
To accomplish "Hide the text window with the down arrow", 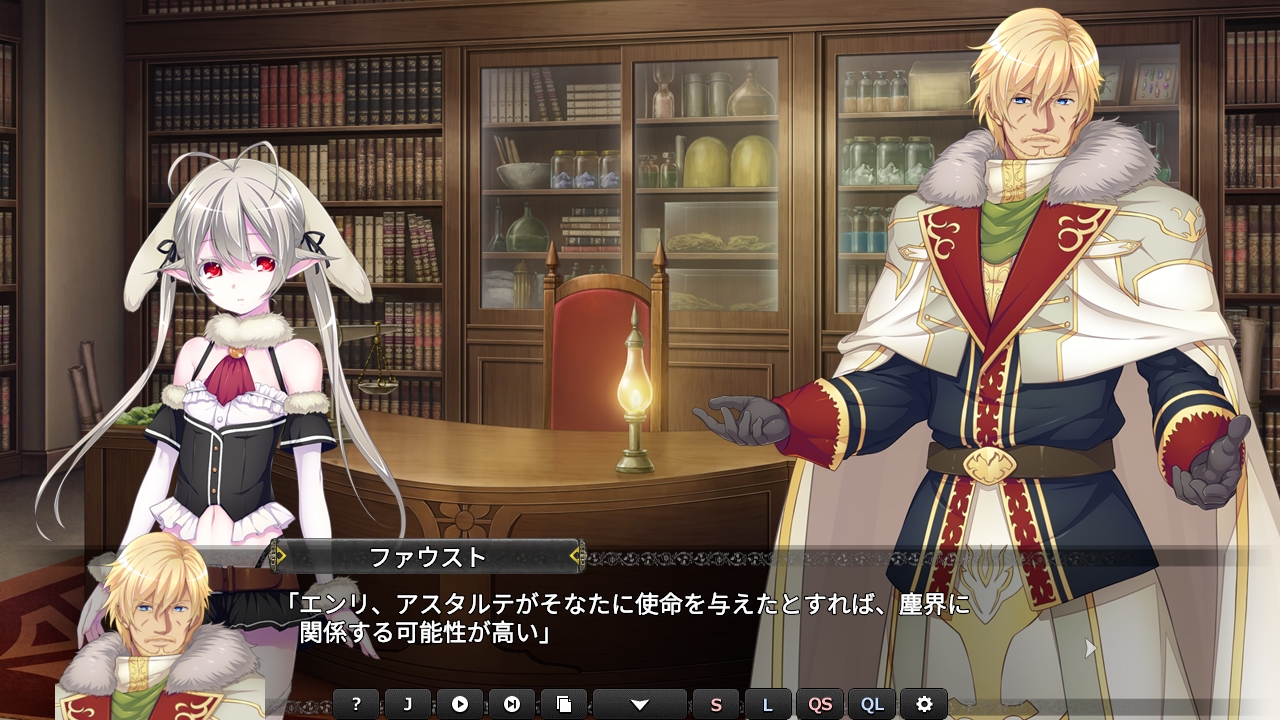I will [x=640, y=704].
